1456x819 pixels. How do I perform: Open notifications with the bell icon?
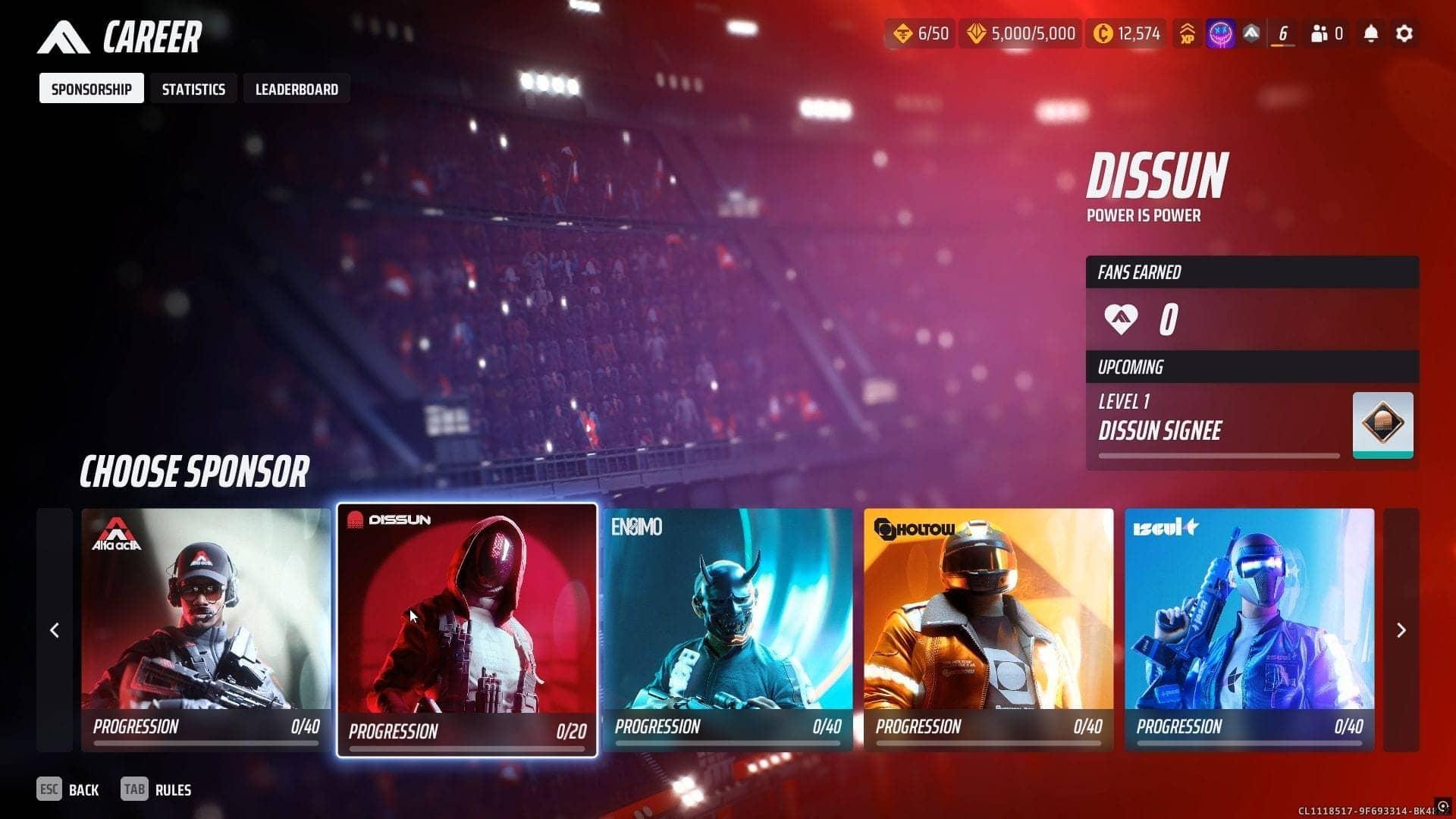(x=1370, y=33)
